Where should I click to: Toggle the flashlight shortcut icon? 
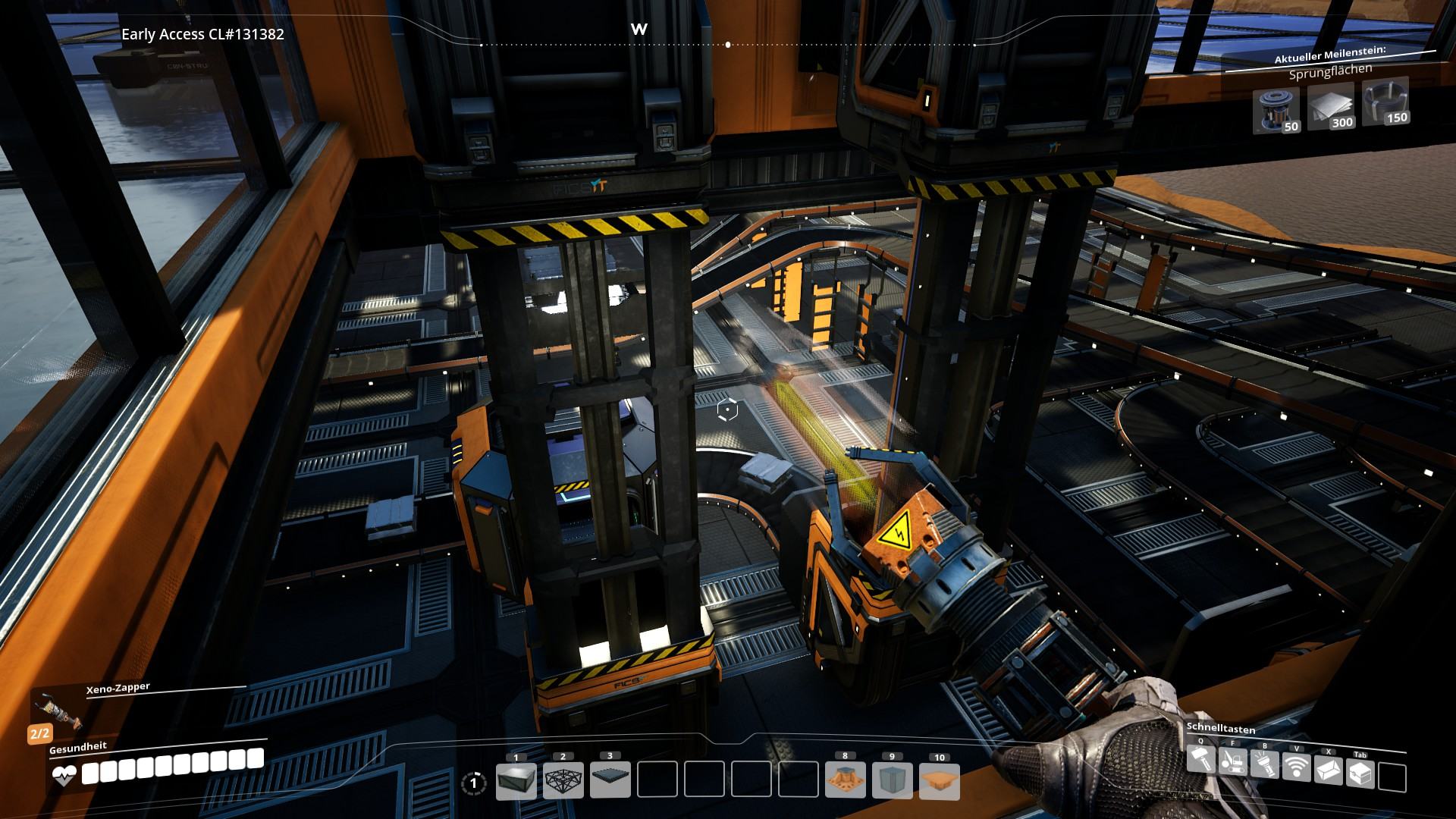coord(1265,764)
